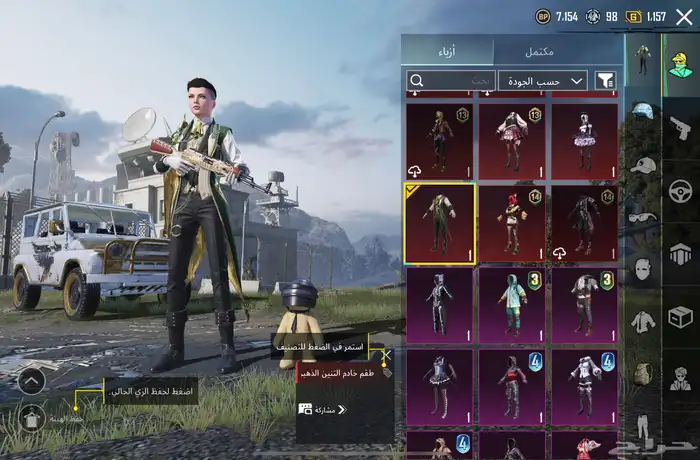Select the equipped green coat outfit
Viewport: 700px width, 460px height.
pos(440,222)
